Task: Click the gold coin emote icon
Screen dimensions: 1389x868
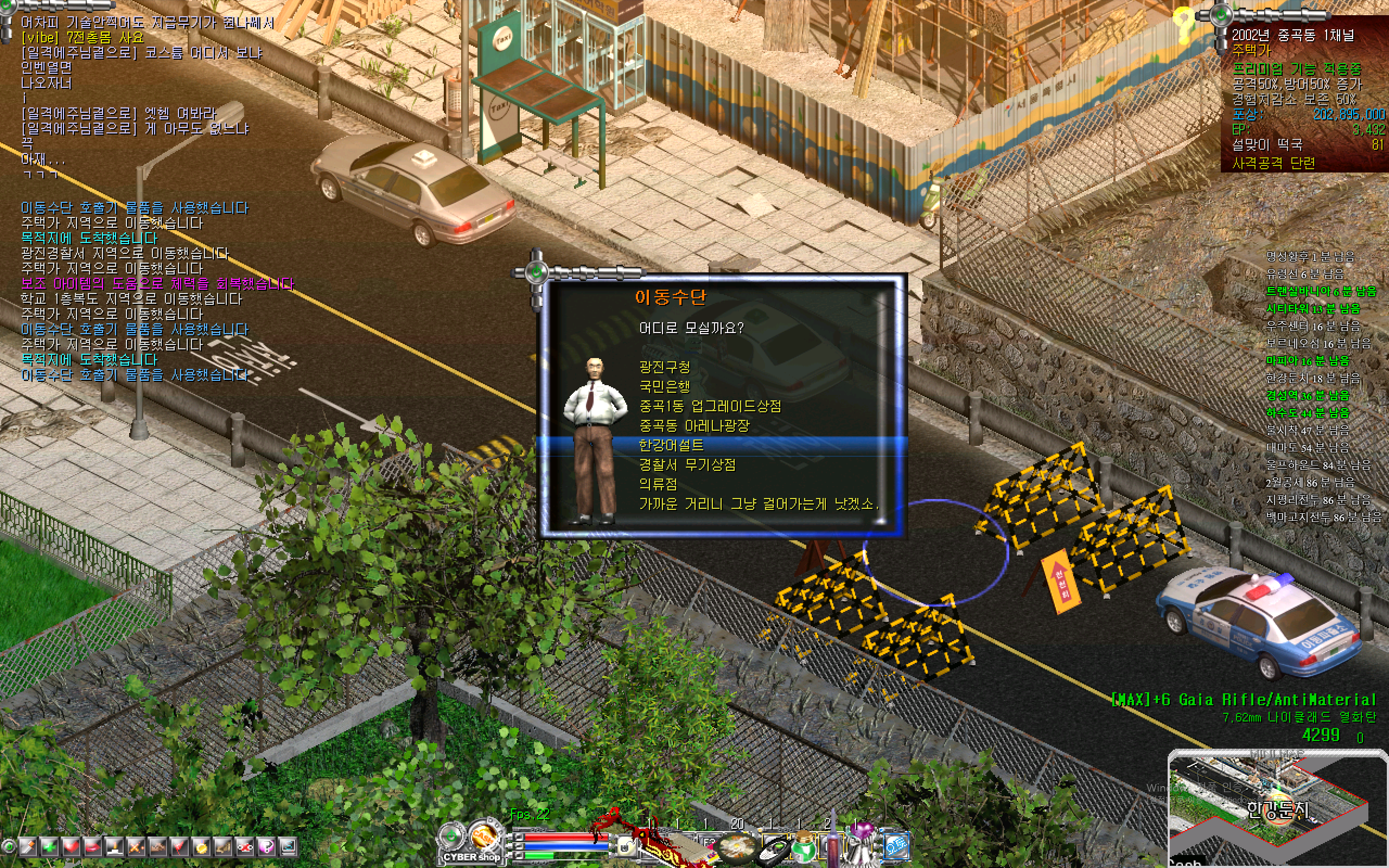Action: click(x=201, y=848)
